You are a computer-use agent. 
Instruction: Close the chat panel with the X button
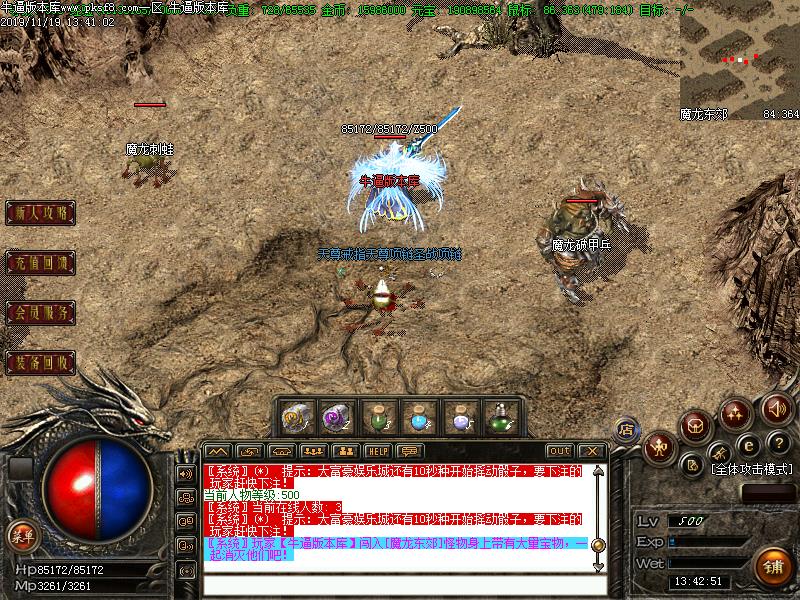592,451
